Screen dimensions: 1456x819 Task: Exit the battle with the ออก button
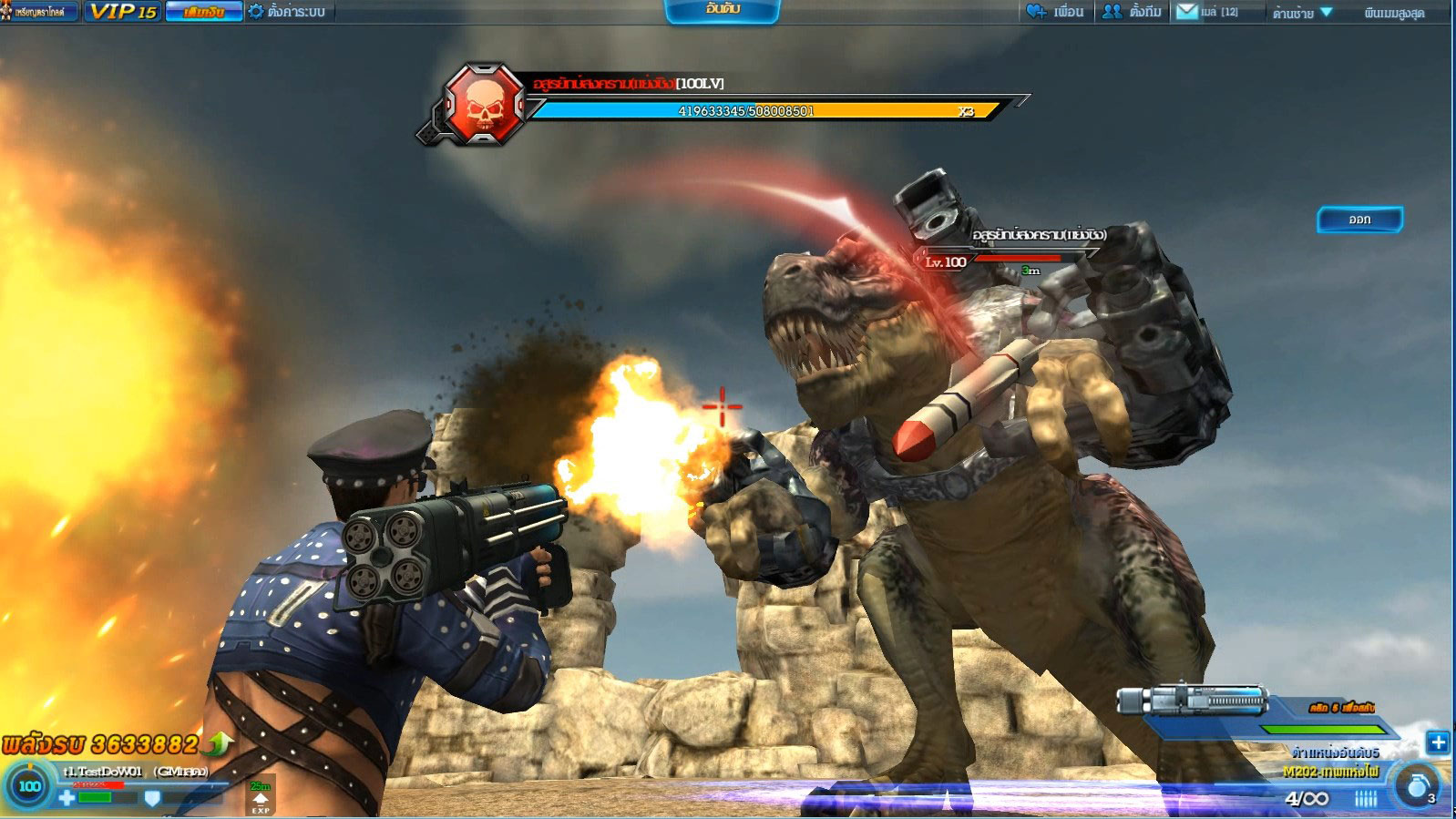point(1359,220)
